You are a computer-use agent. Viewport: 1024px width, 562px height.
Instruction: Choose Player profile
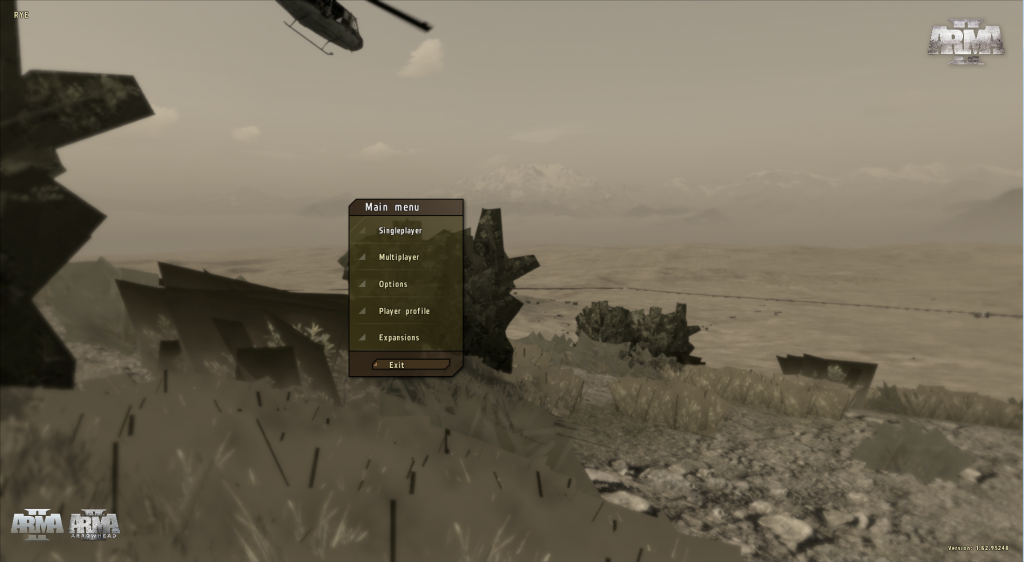[404, 311]
